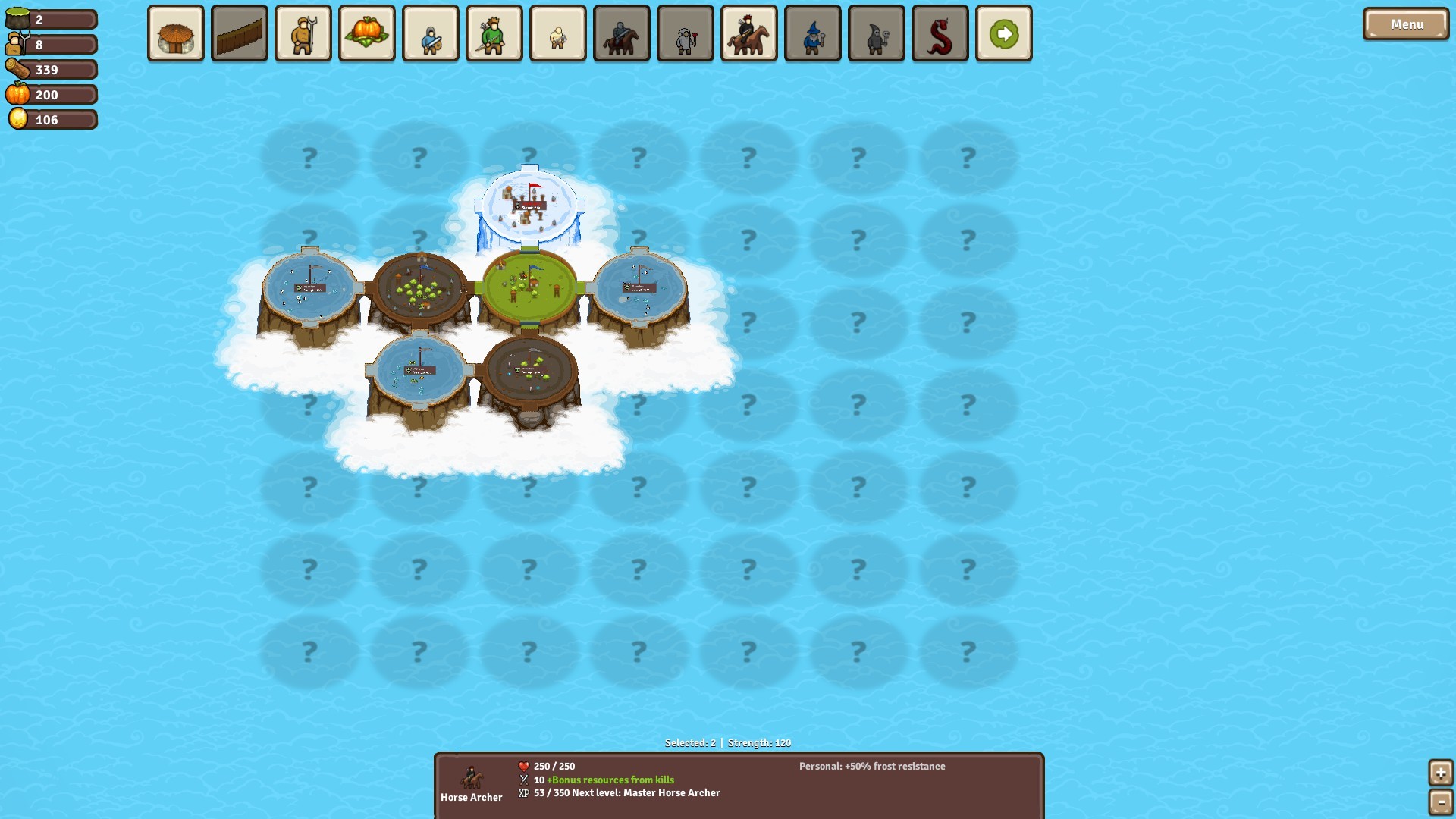Click the zoom in plus button

(x=1442, y=773)
